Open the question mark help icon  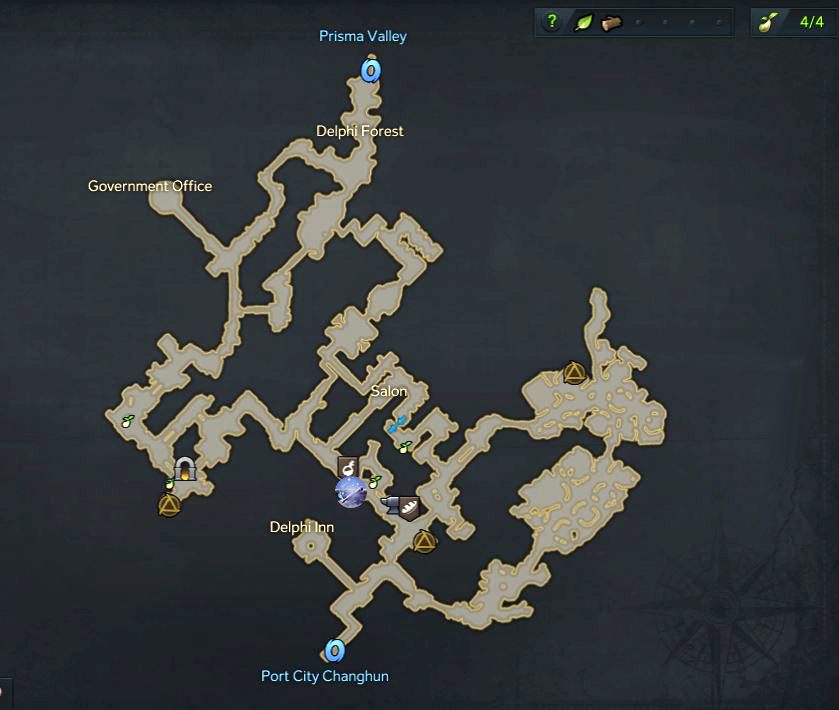coord(551,22)
